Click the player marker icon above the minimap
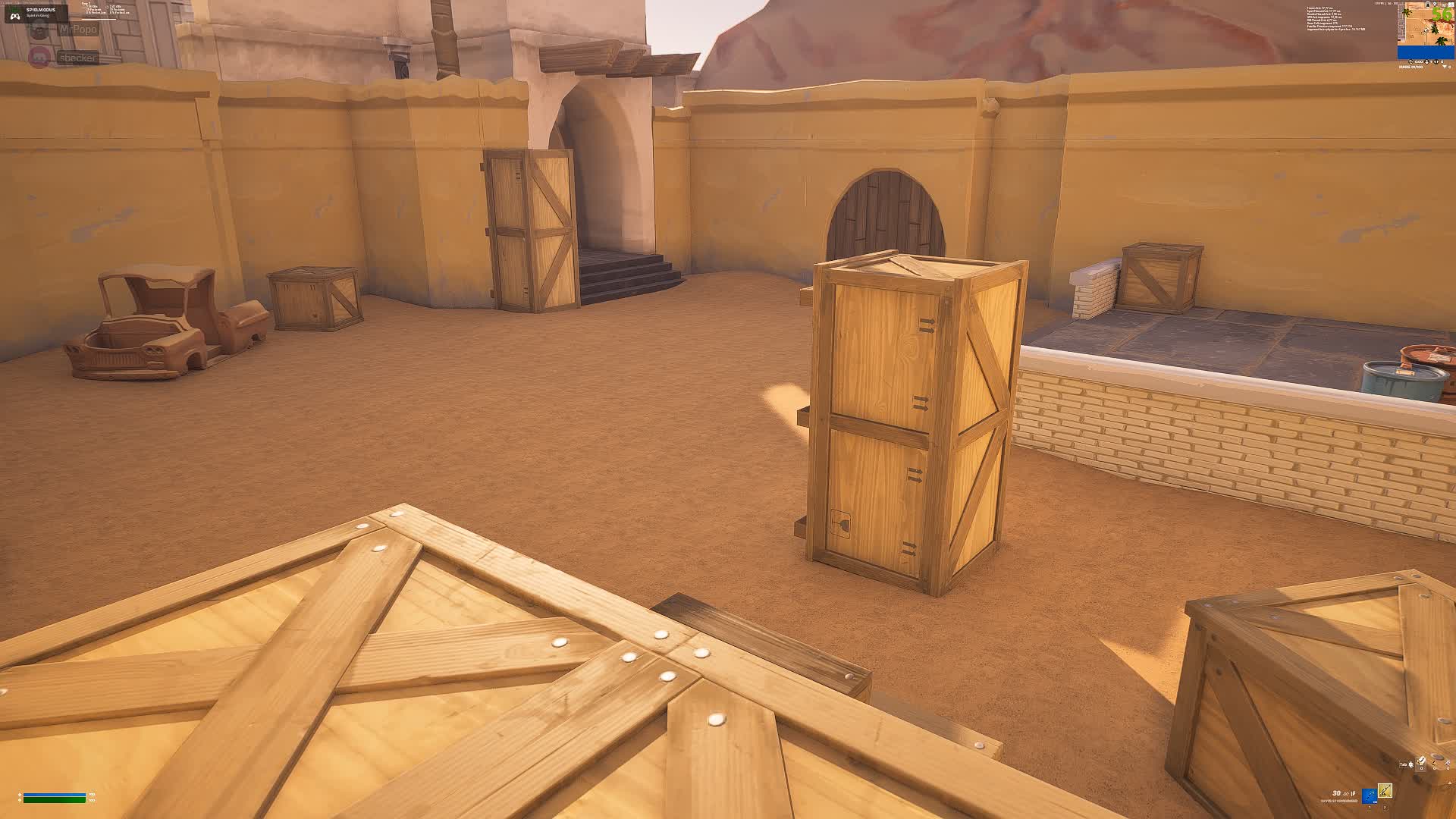The width and height of the screenshot is (1456, 819). [x=1435, y=4]
